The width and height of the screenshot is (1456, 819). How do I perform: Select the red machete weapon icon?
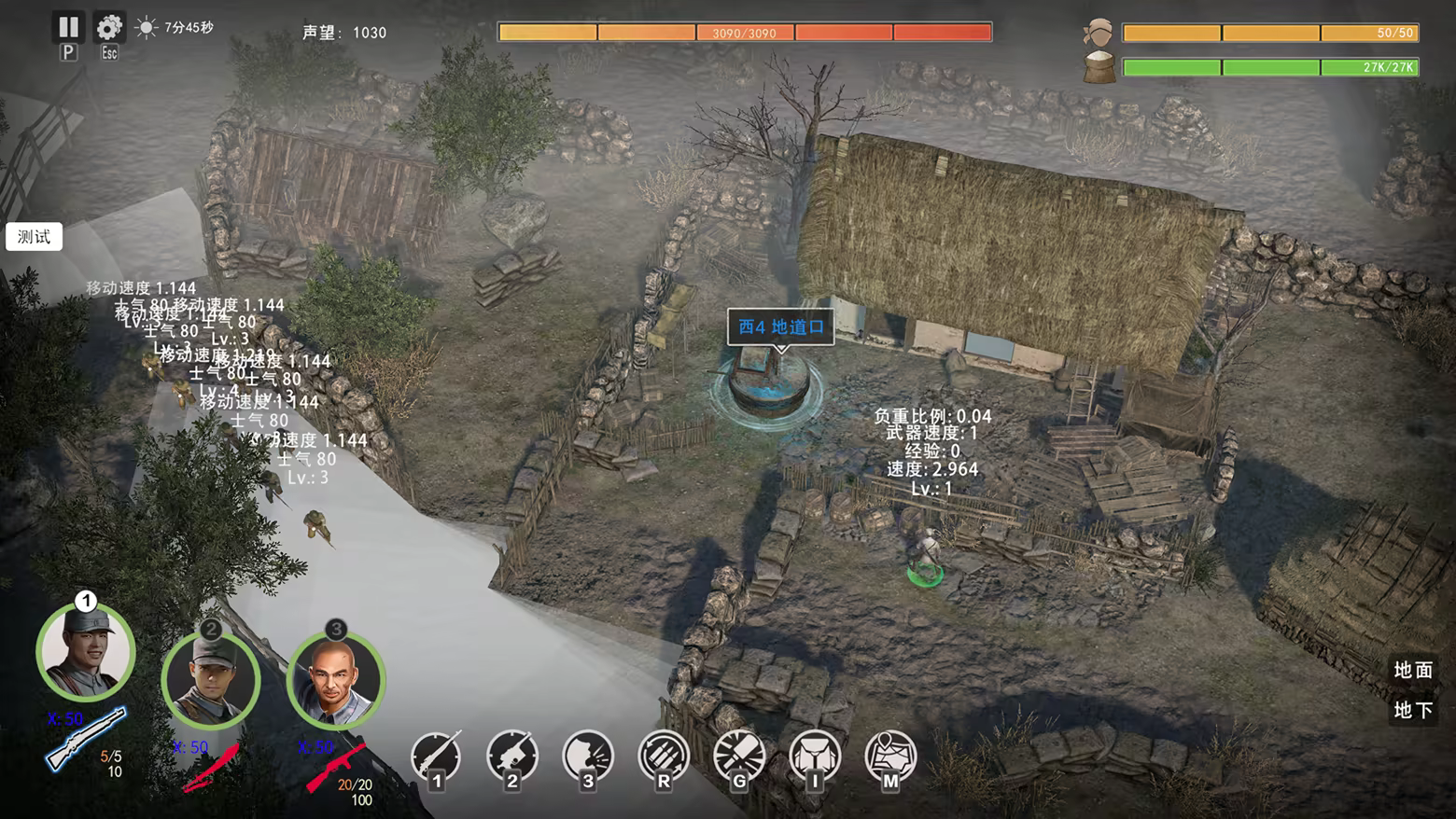(x=210, y=768)
